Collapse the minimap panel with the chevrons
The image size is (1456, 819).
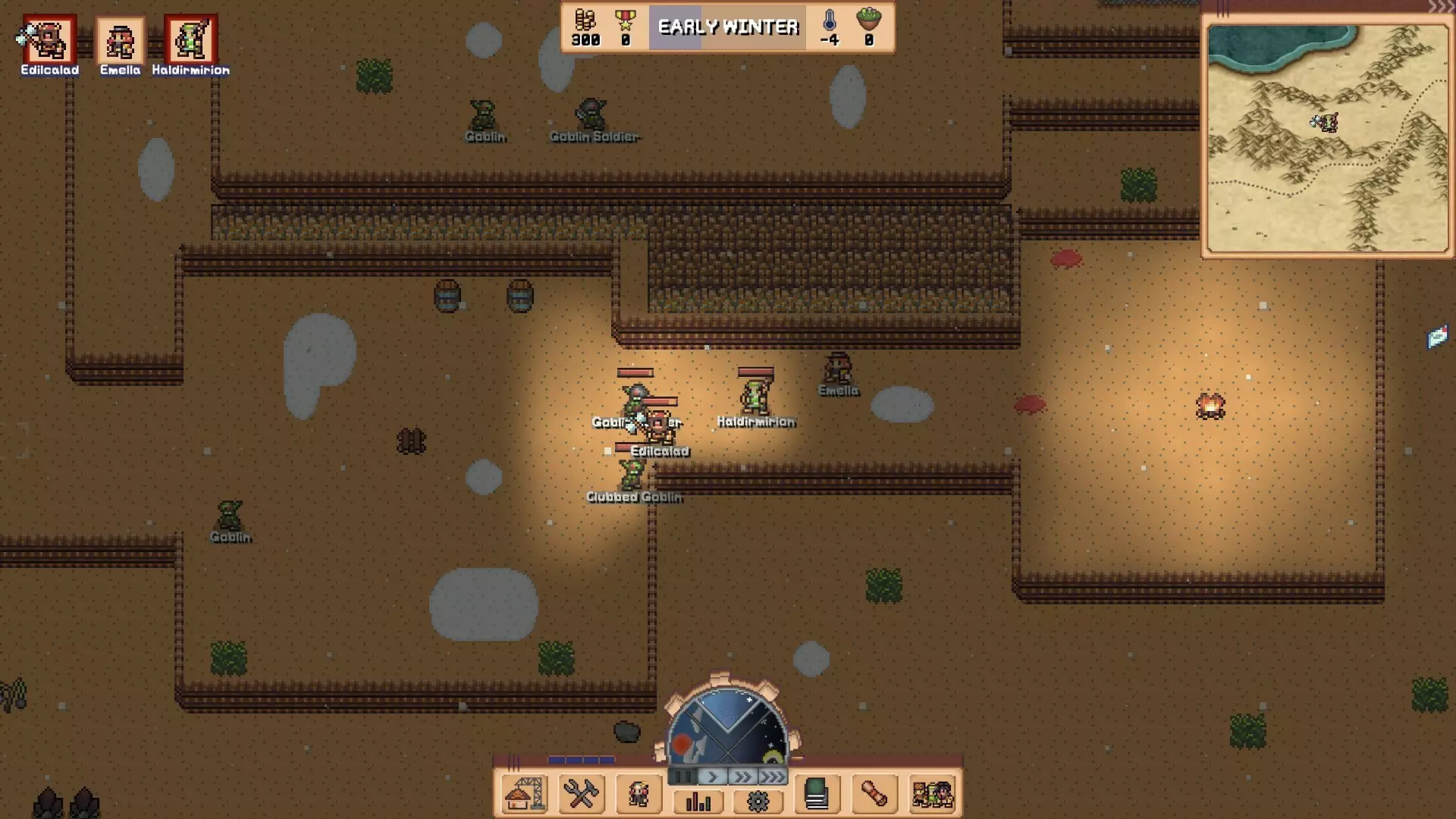pos(1440,8)
